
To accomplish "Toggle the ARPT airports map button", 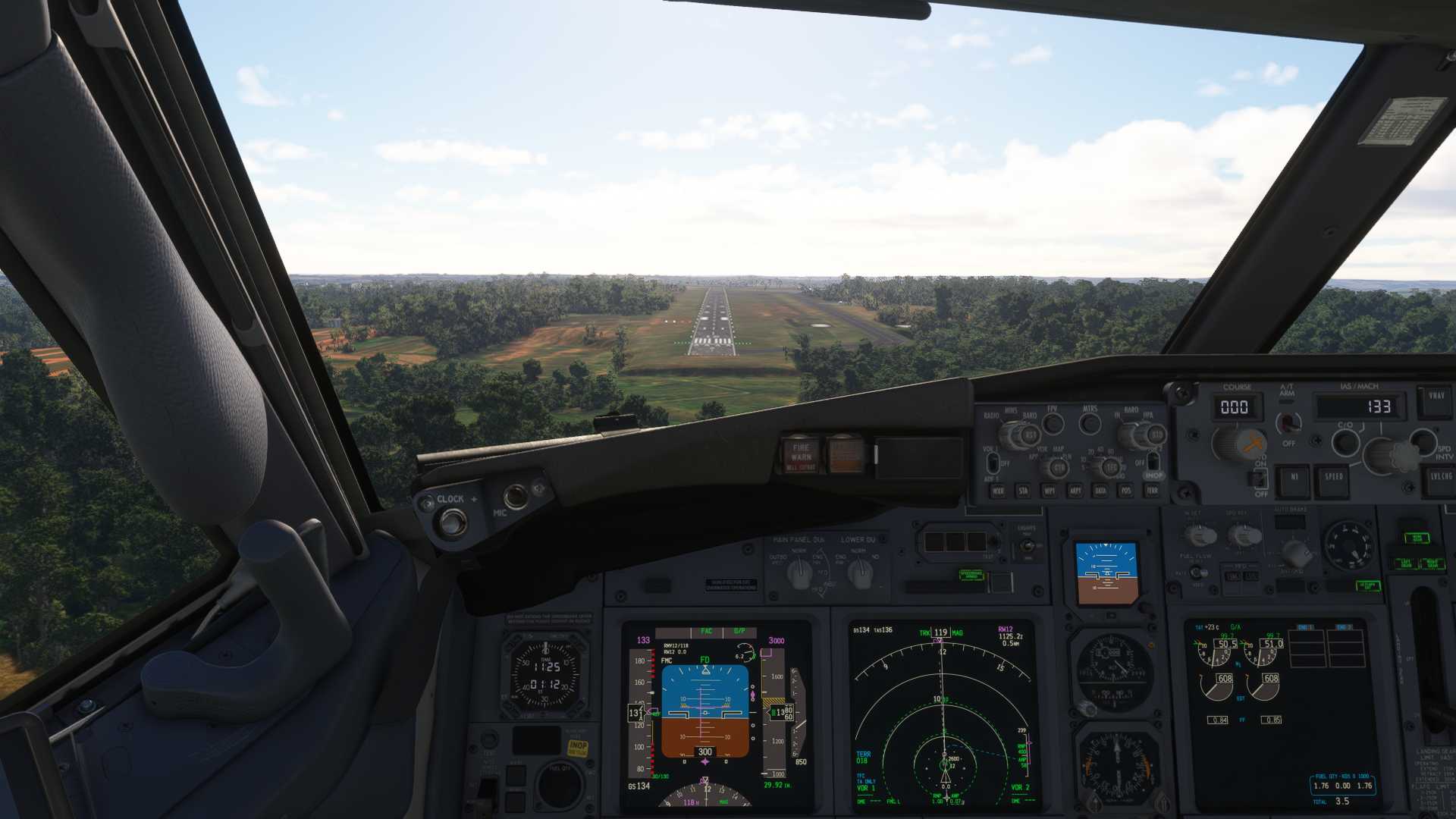I will [1075, 491].
